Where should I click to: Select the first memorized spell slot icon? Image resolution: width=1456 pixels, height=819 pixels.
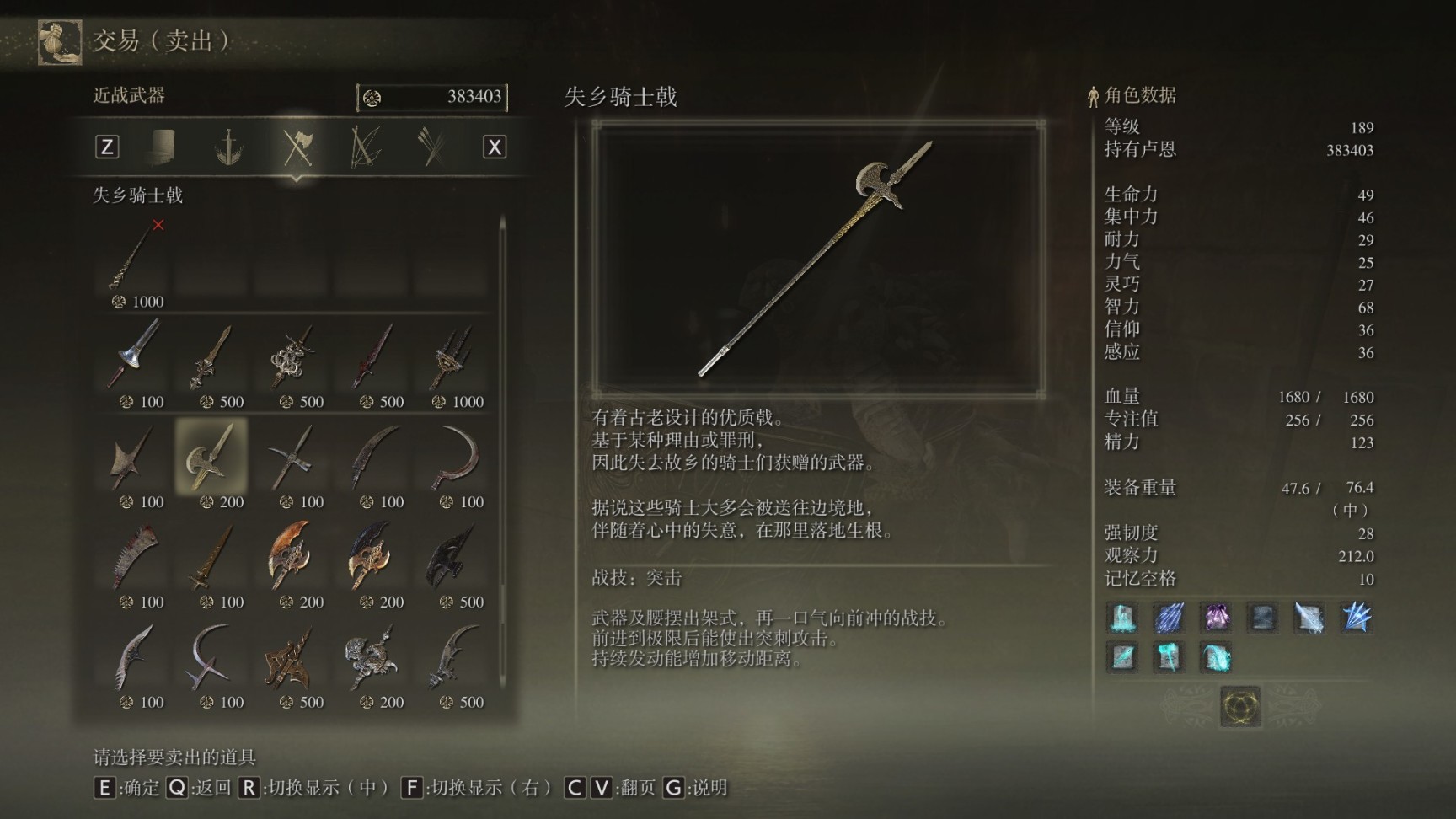[x=1122, y=618]
